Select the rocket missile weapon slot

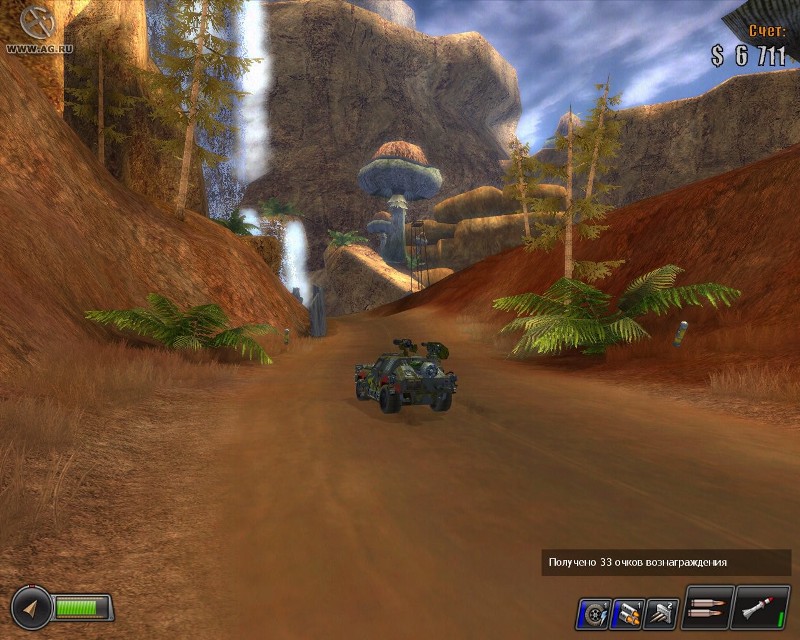762,608
